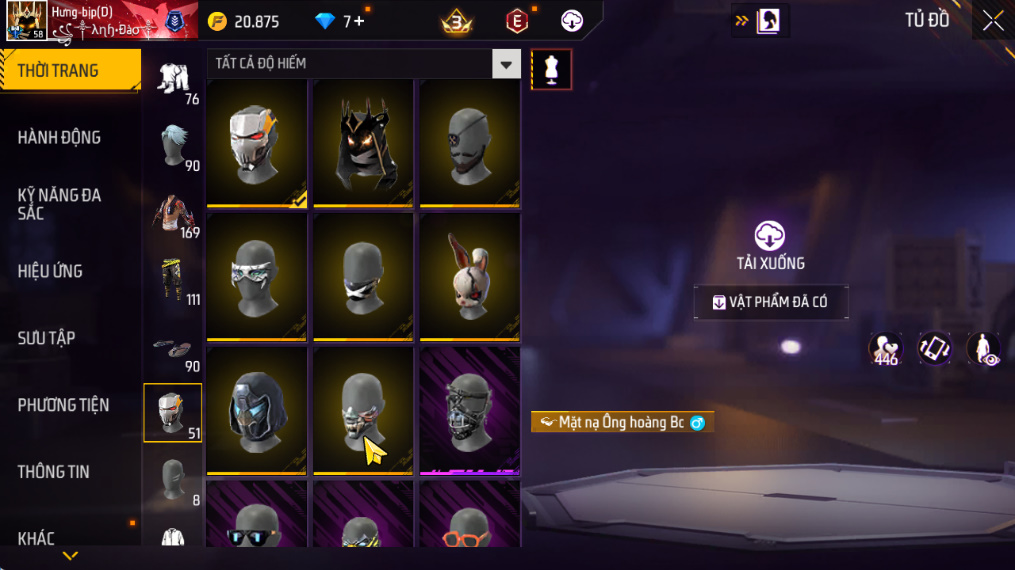Close the wardrobe with the X button
Screen dimensions: 1015x570
coord(992,21)
